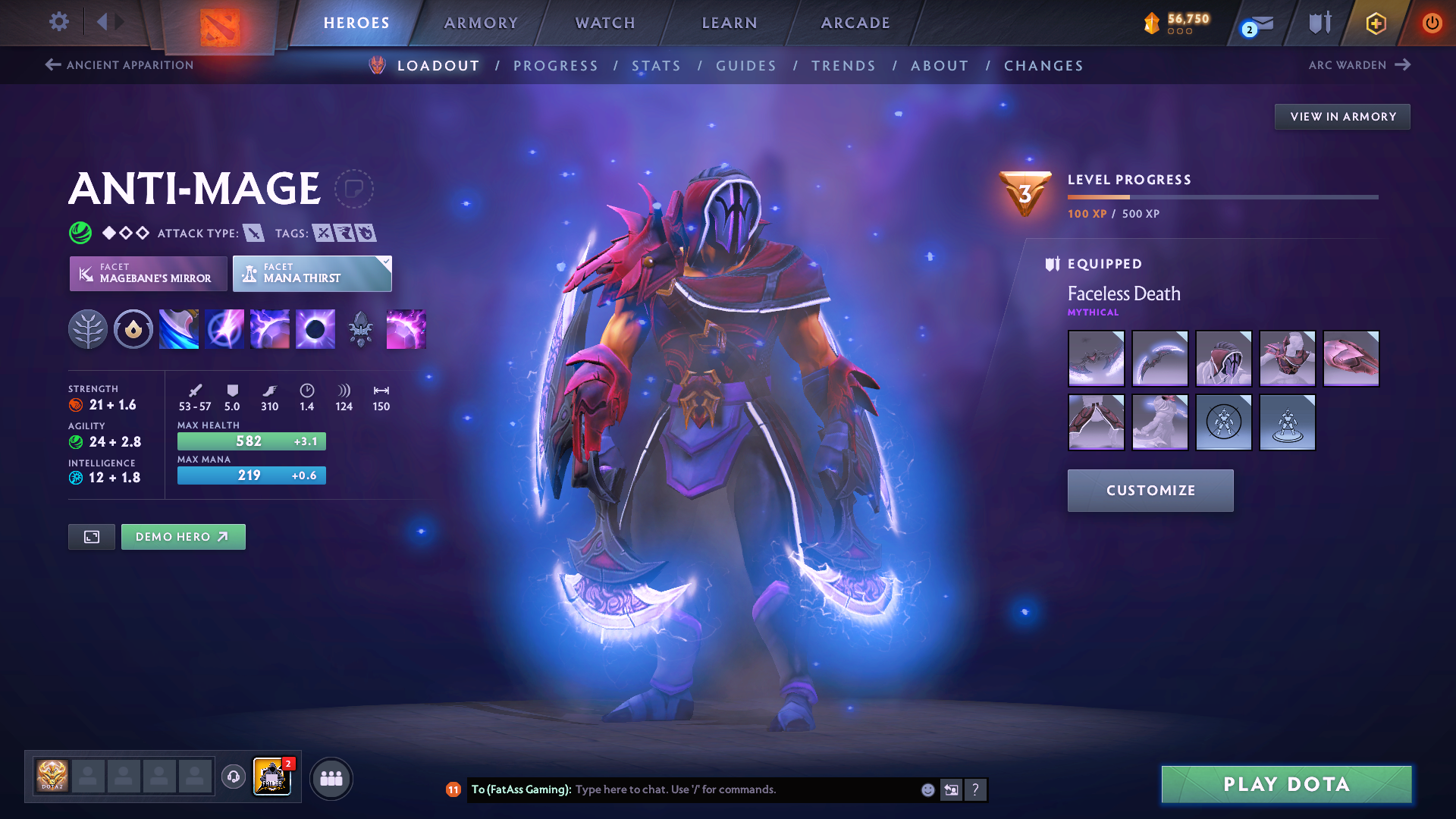Customize the equipped Faceless Death set
The width and height of the screenshot is (1456, 819).
1150,491
